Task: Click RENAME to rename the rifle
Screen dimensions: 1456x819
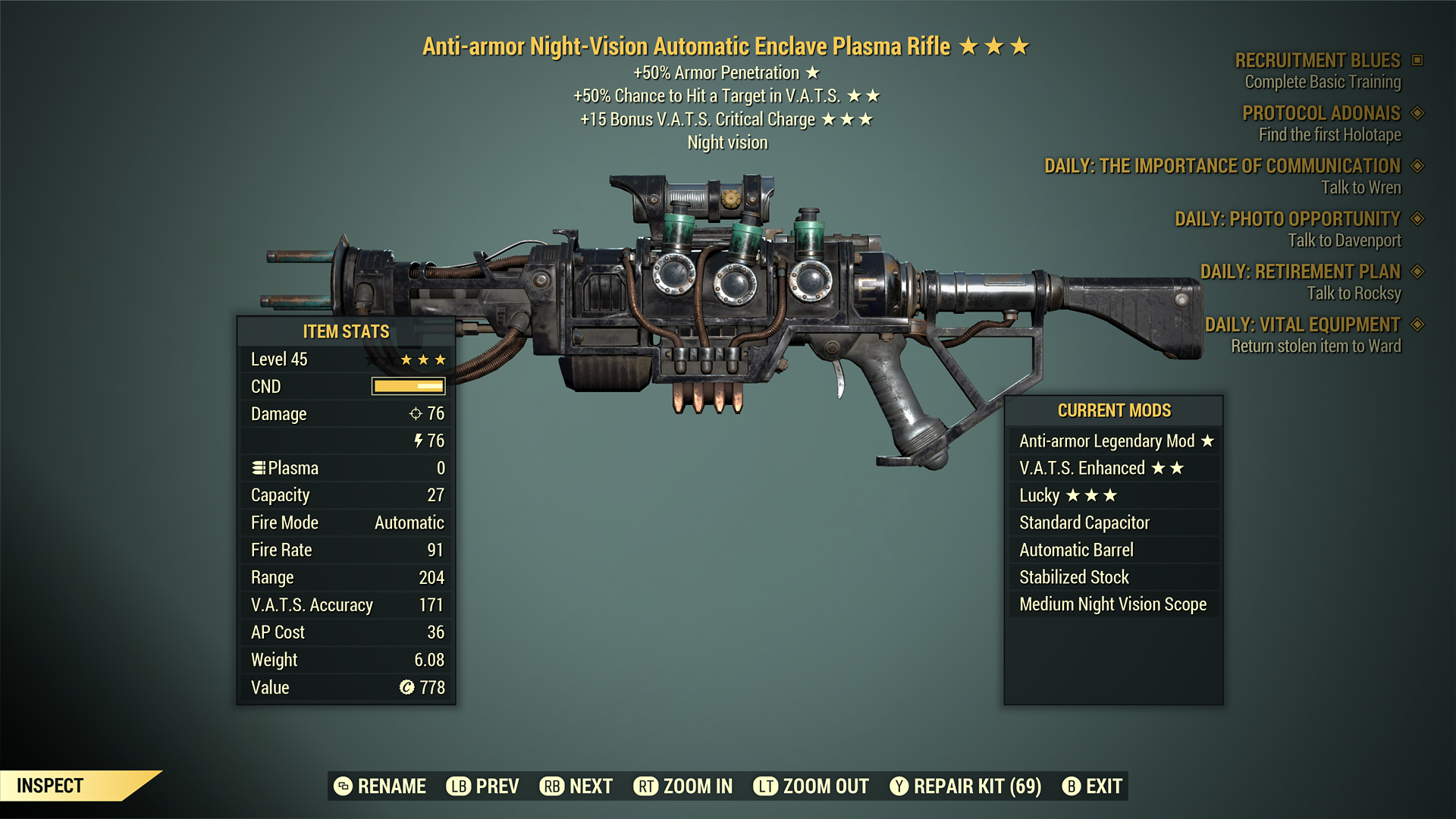Action: pyautogui.click(x=383, y=786)
